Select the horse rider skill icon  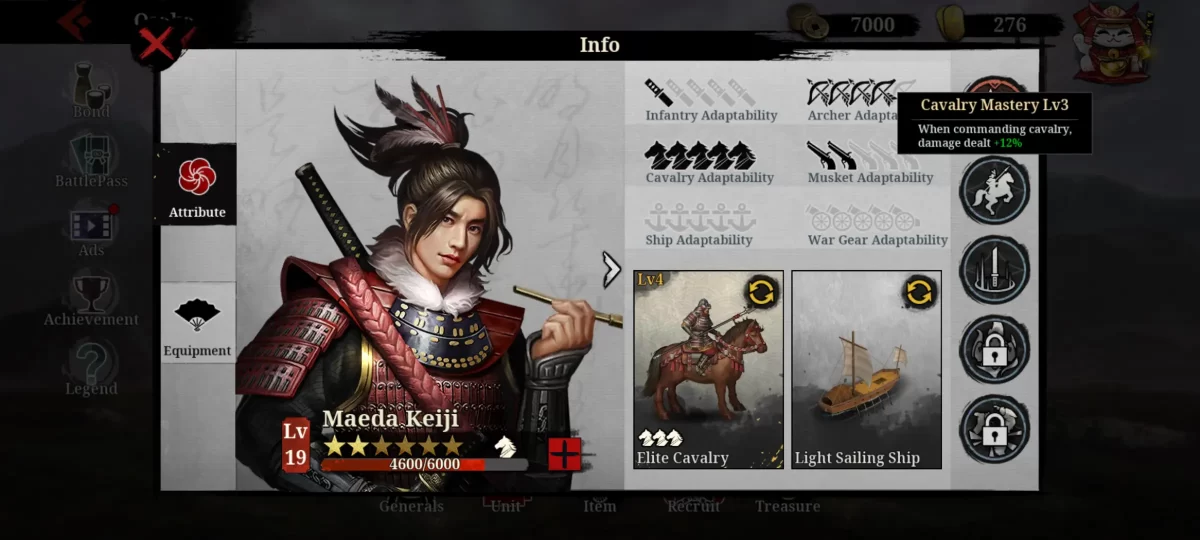click(994, 190)
